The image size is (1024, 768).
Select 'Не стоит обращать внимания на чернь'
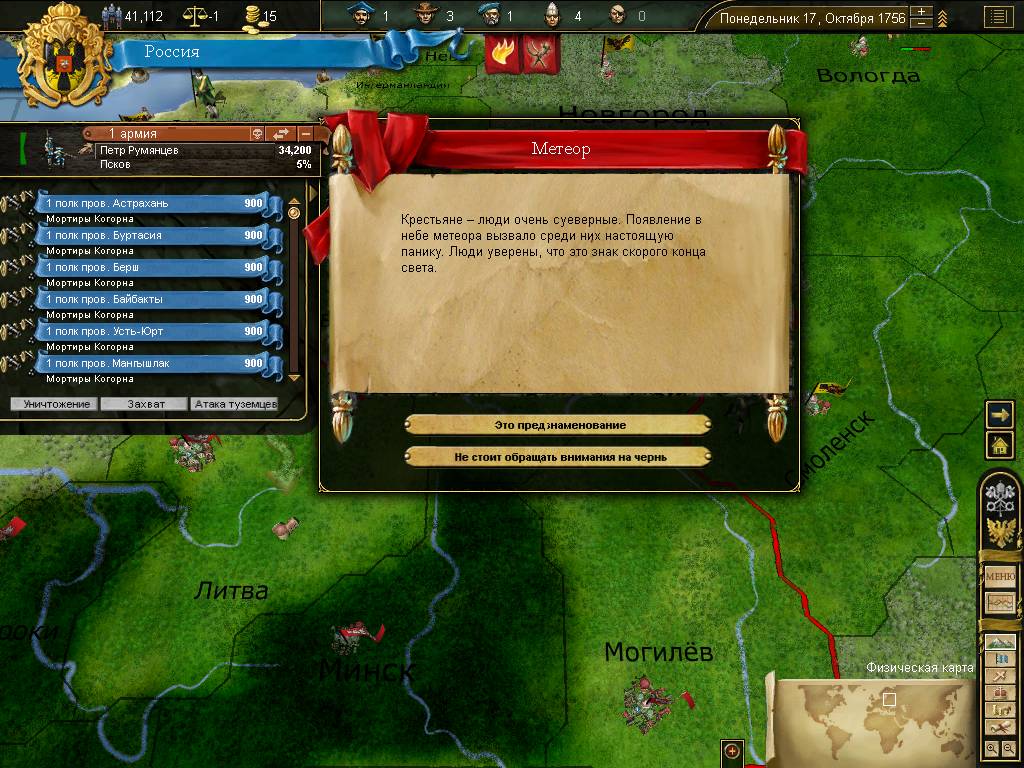click(x=558, y=457)
